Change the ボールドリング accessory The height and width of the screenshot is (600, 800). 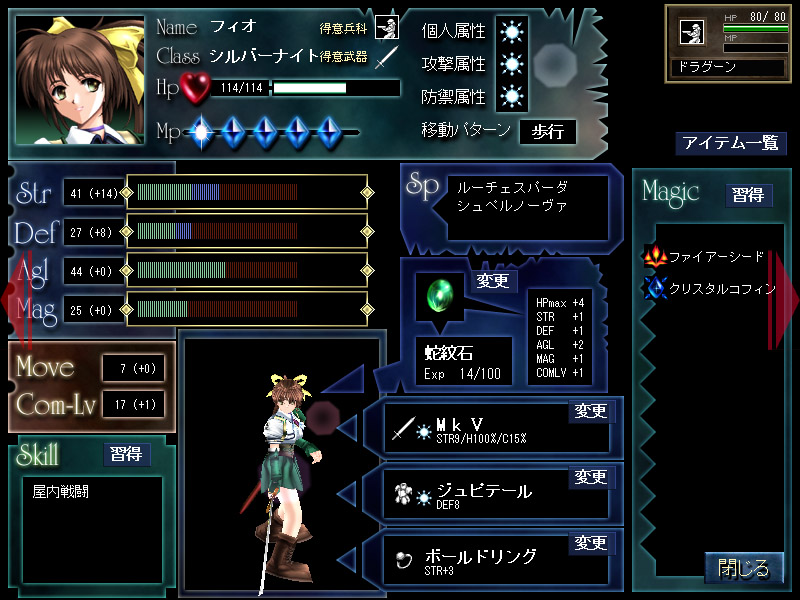[x=590, y=543]
